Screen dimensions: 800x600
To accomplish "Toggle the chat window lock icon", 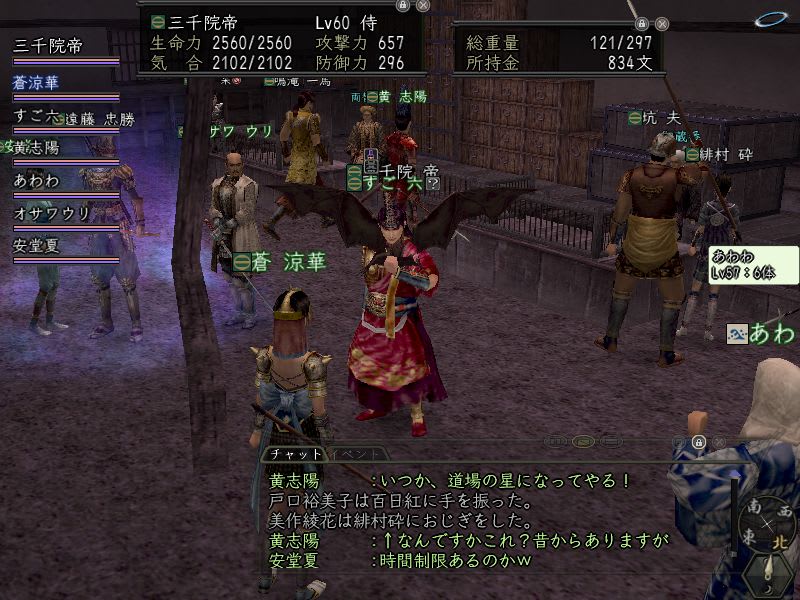I will click(x=698, y=442).
